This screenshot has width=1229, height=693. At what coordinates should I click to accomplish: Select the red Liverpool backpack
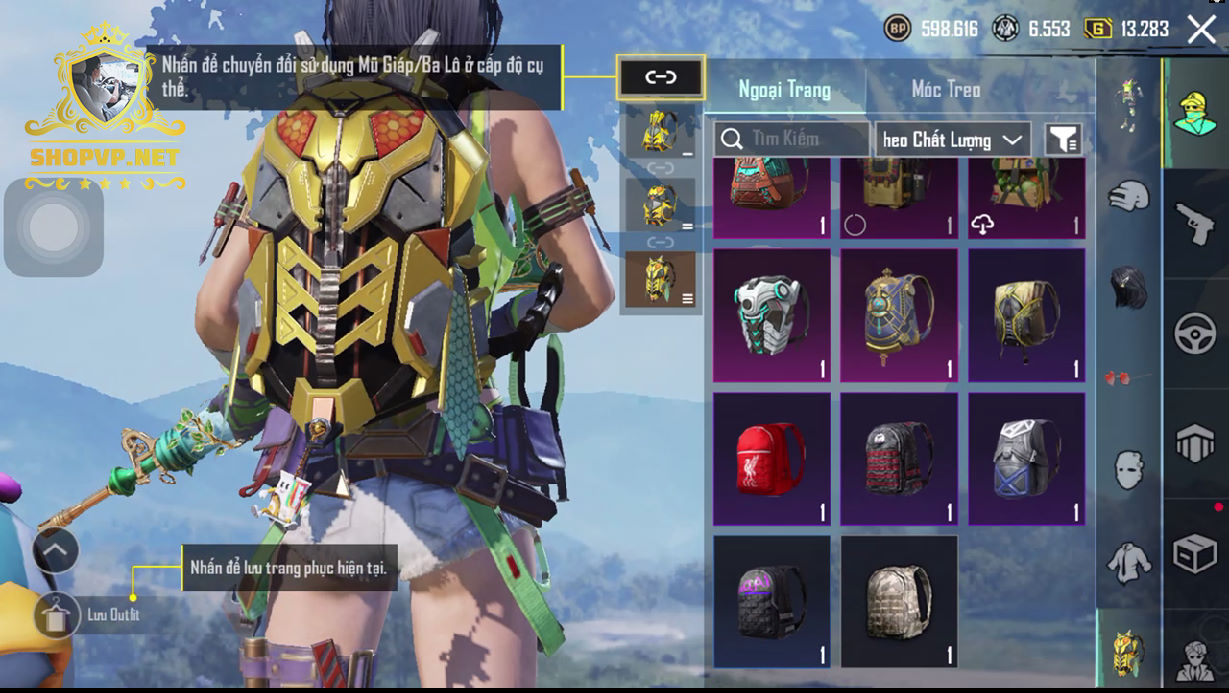tap(771, 459)
